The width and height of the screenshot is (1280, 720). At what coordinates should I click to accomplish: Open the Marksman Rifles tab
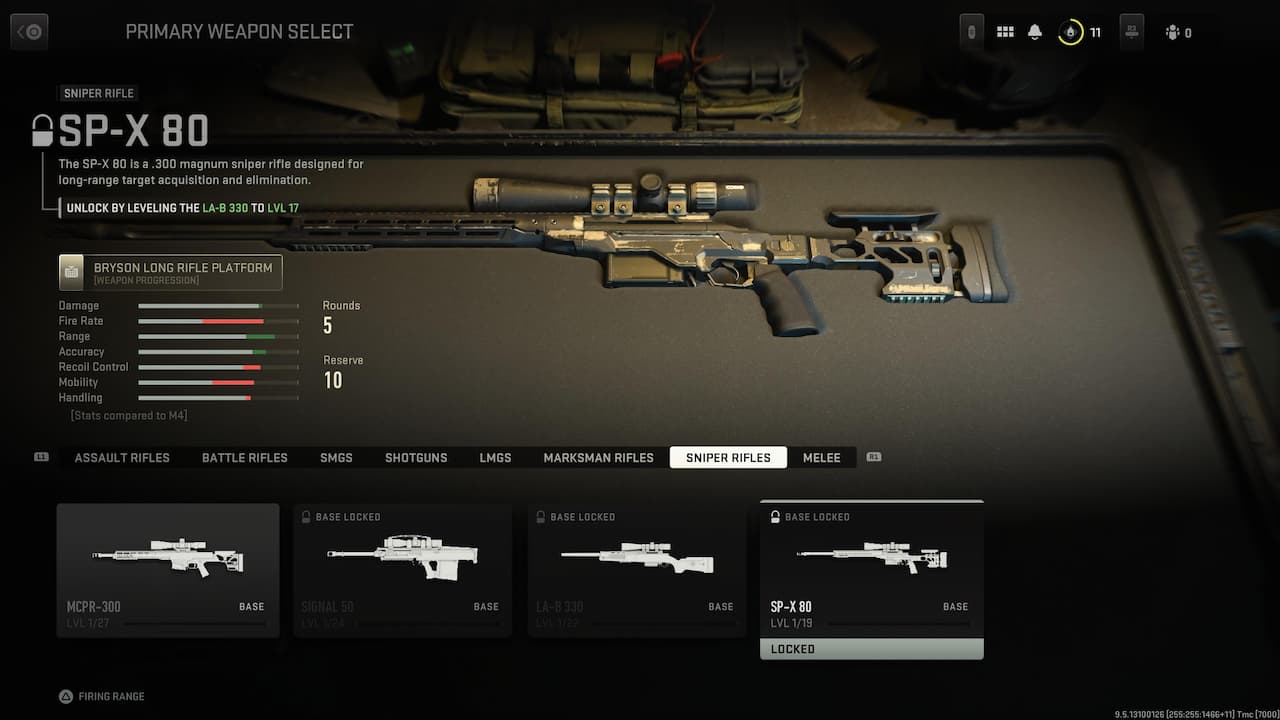598,457
